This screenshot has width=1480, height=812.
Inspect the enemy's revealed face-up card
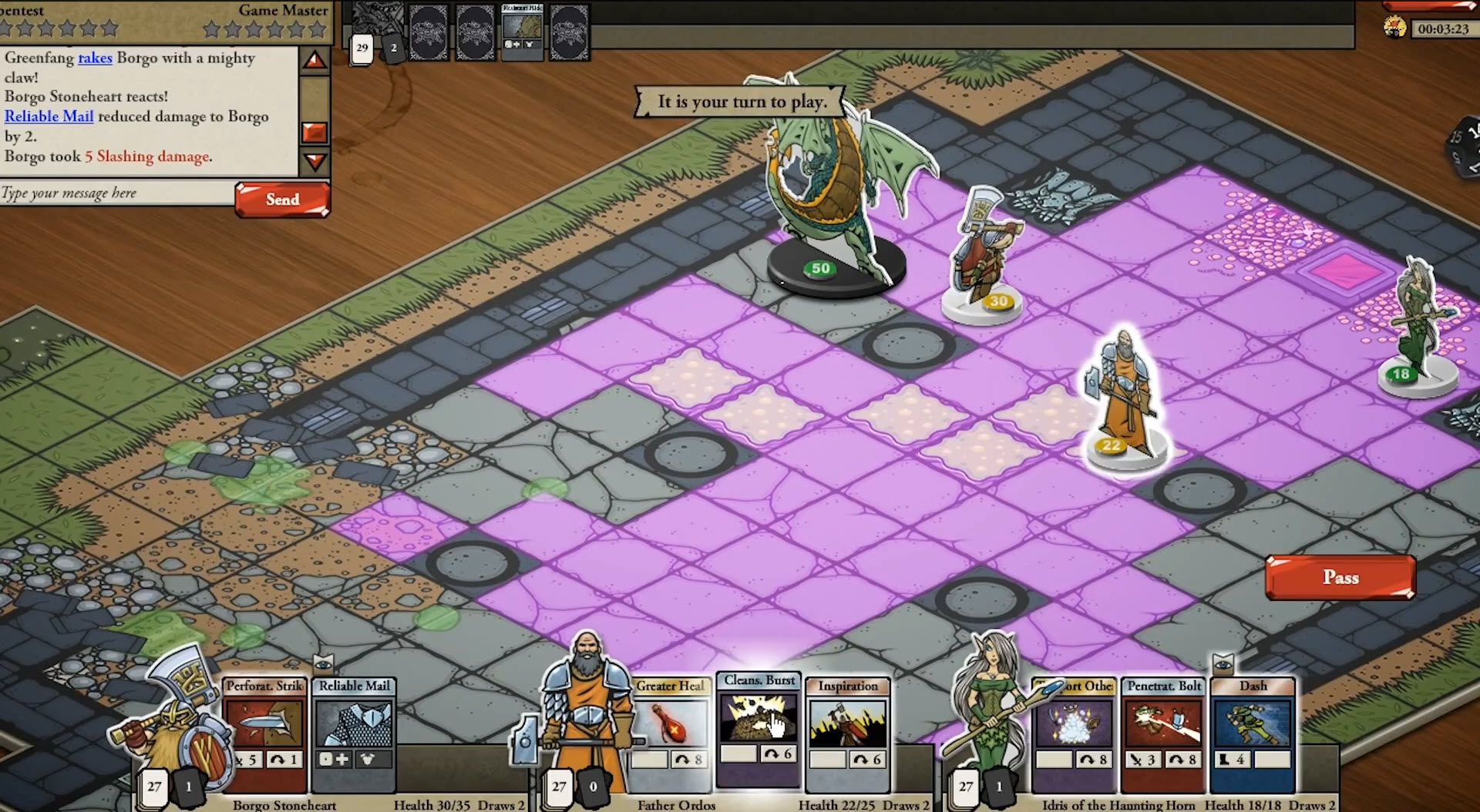522,30
